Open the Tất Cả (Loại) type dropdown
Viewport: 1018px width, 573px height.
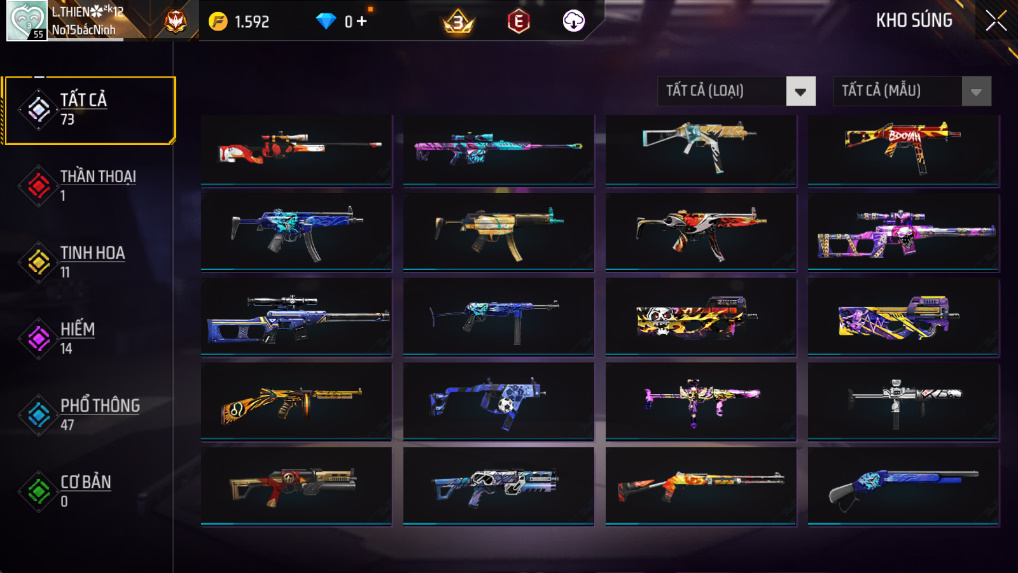pos(736,91)
